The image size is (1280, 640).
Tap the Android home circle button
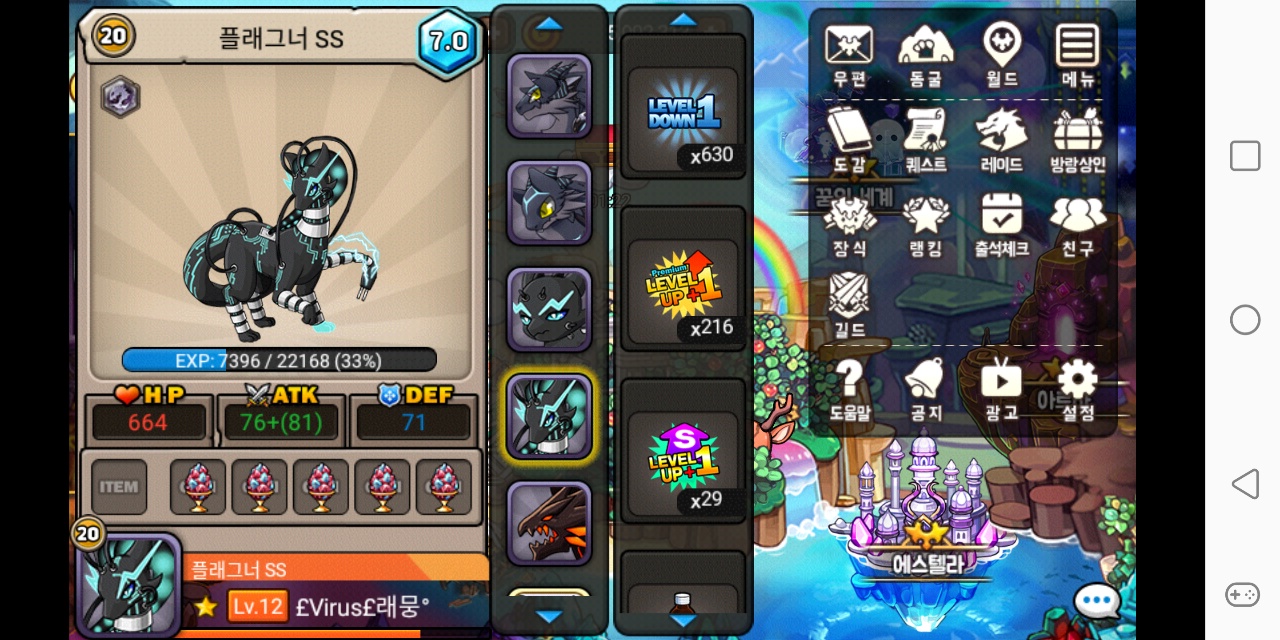pyautogui.click(x=1245, y=320)
